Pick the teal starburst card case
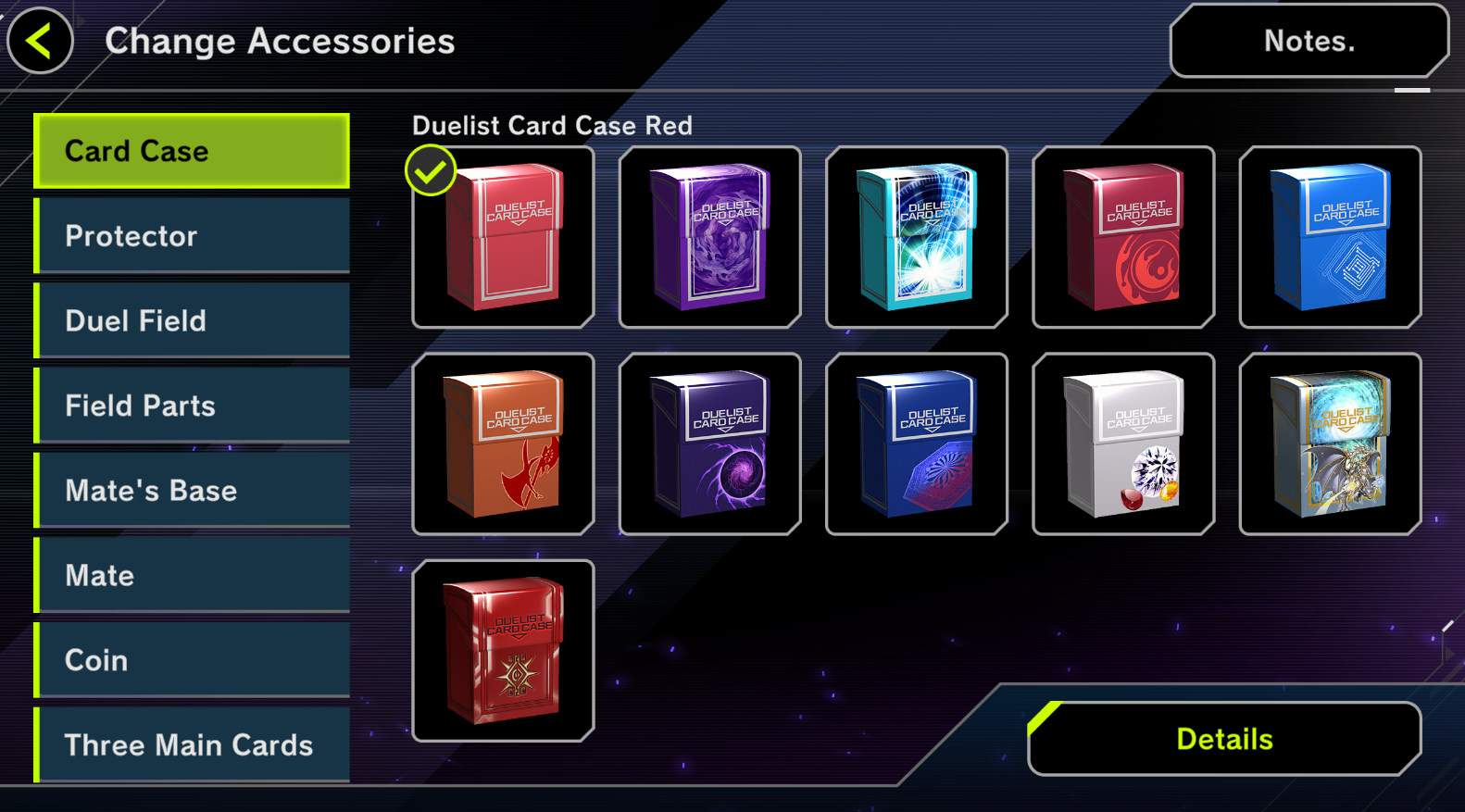 (x=917, y=237)
